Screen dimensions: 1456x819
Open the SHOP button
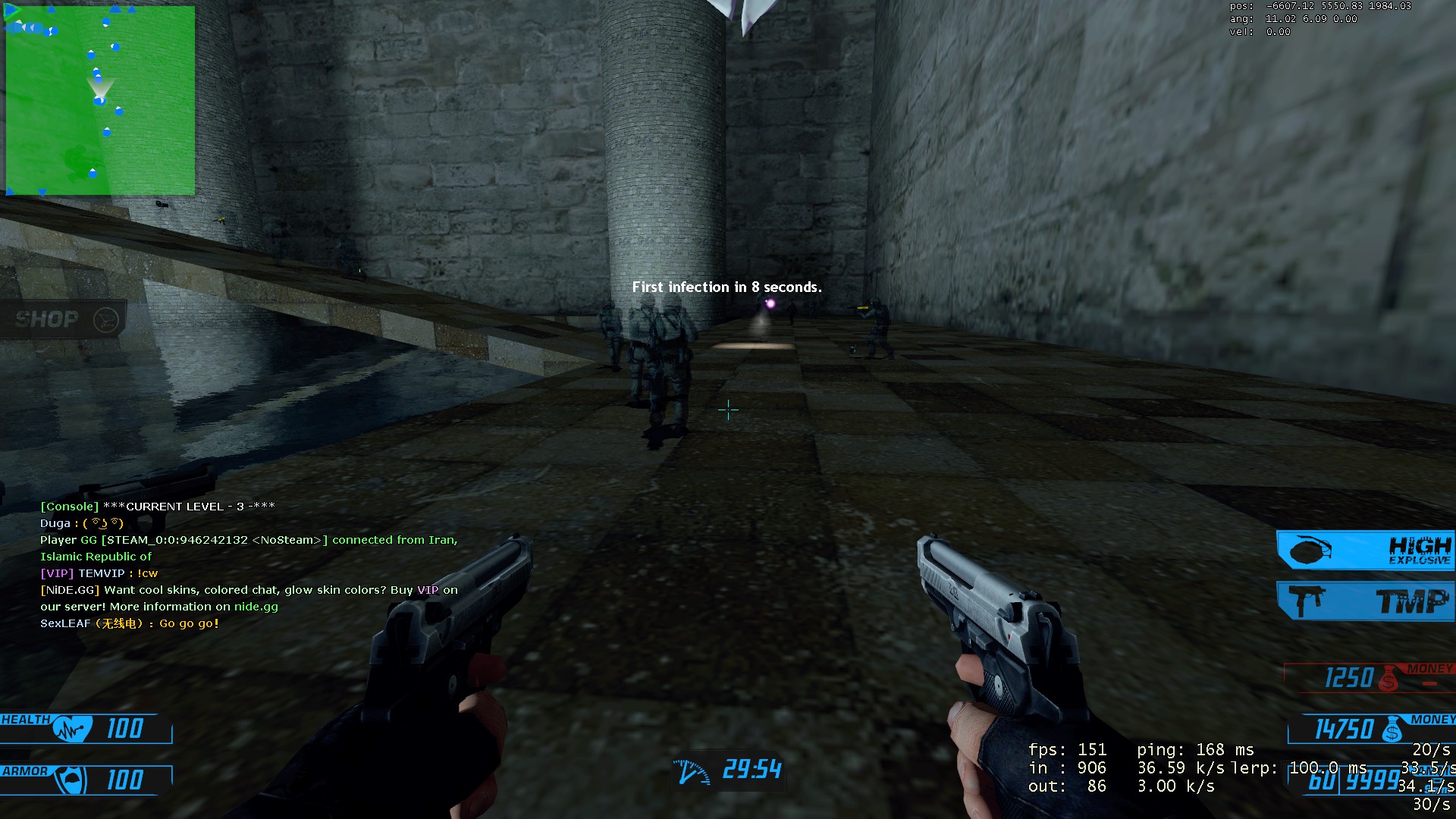tap(64, 319)
